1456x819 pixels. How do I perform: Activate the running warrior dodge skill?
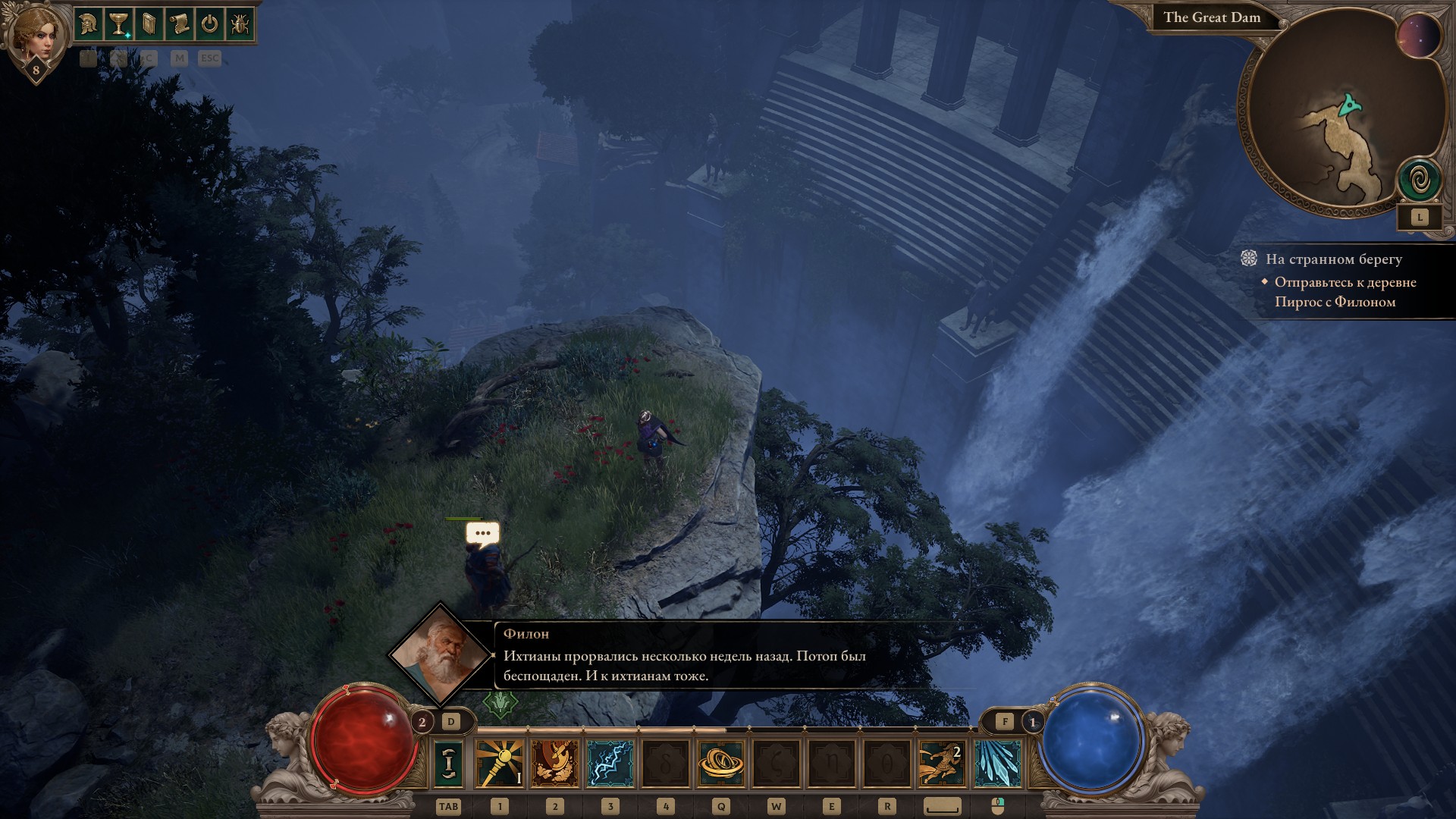click(943, 763)
